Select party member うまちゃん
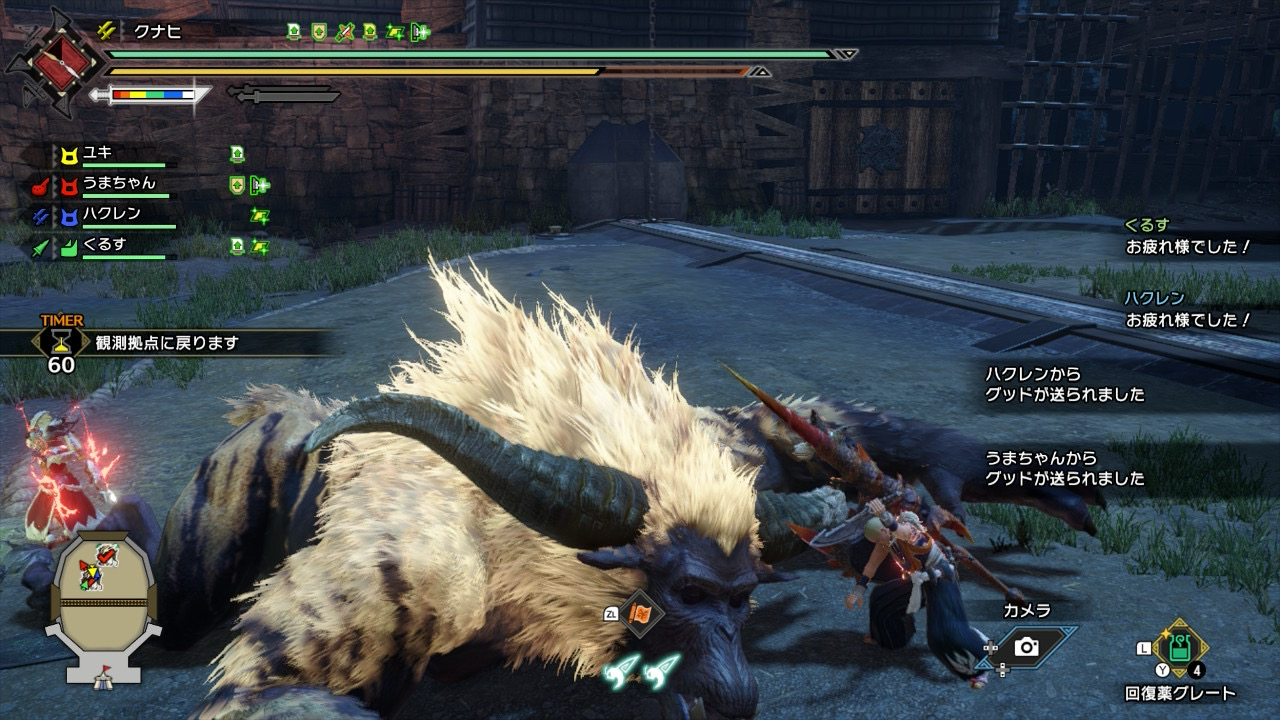This screenshot has width=1280, height=720. (x=118, y=184)
